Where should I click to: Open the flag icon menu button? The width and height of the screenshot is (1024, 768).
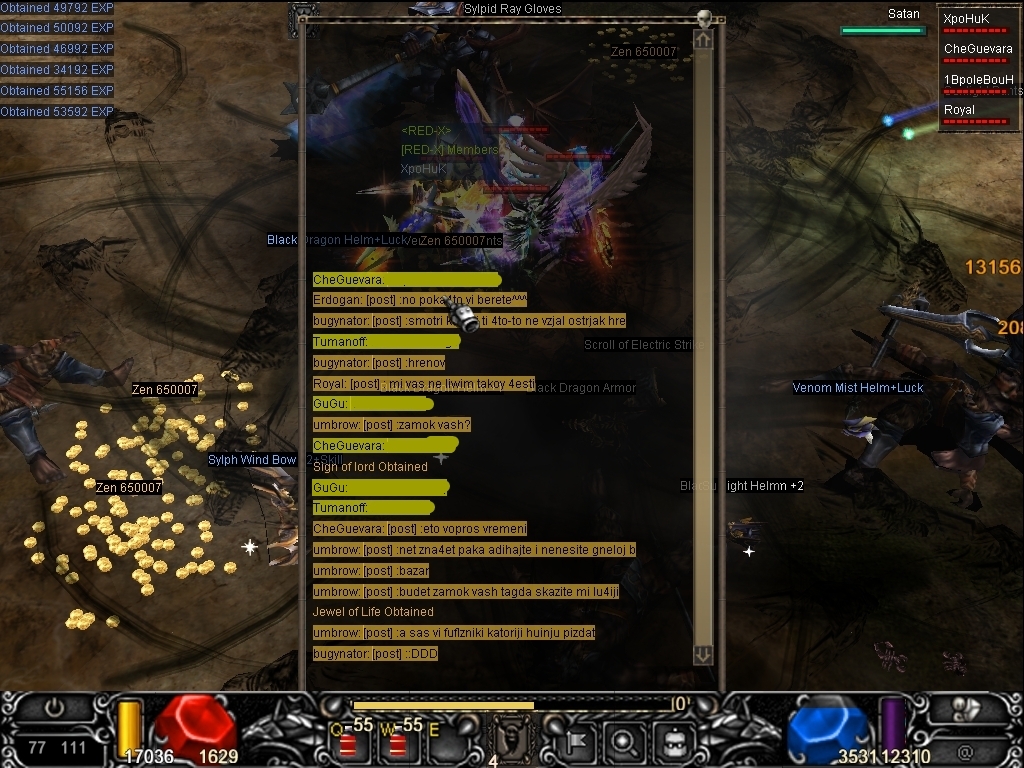pos(577,743)
